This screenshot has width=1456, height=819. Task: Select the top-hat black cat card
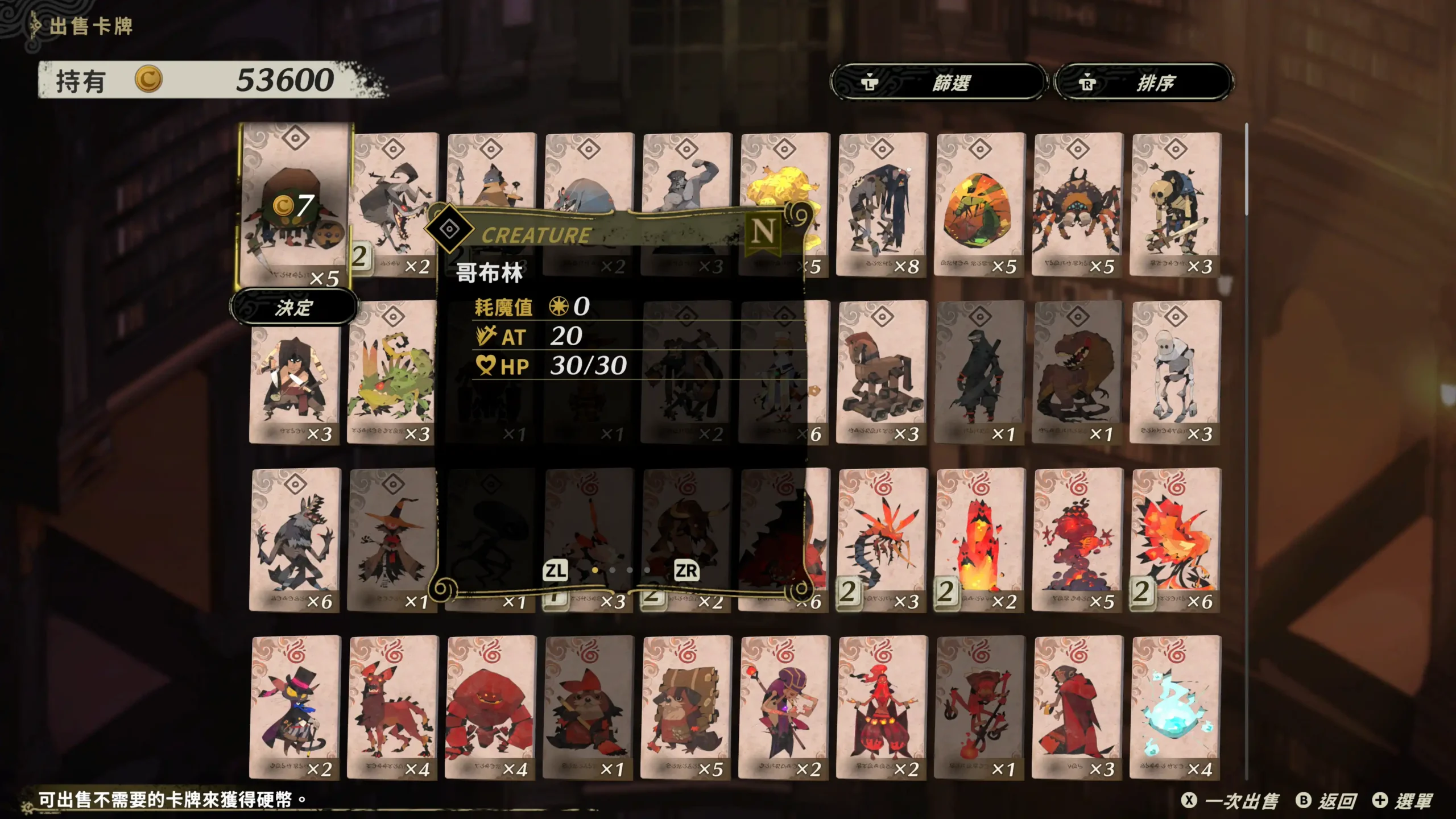tap(295, 708)
